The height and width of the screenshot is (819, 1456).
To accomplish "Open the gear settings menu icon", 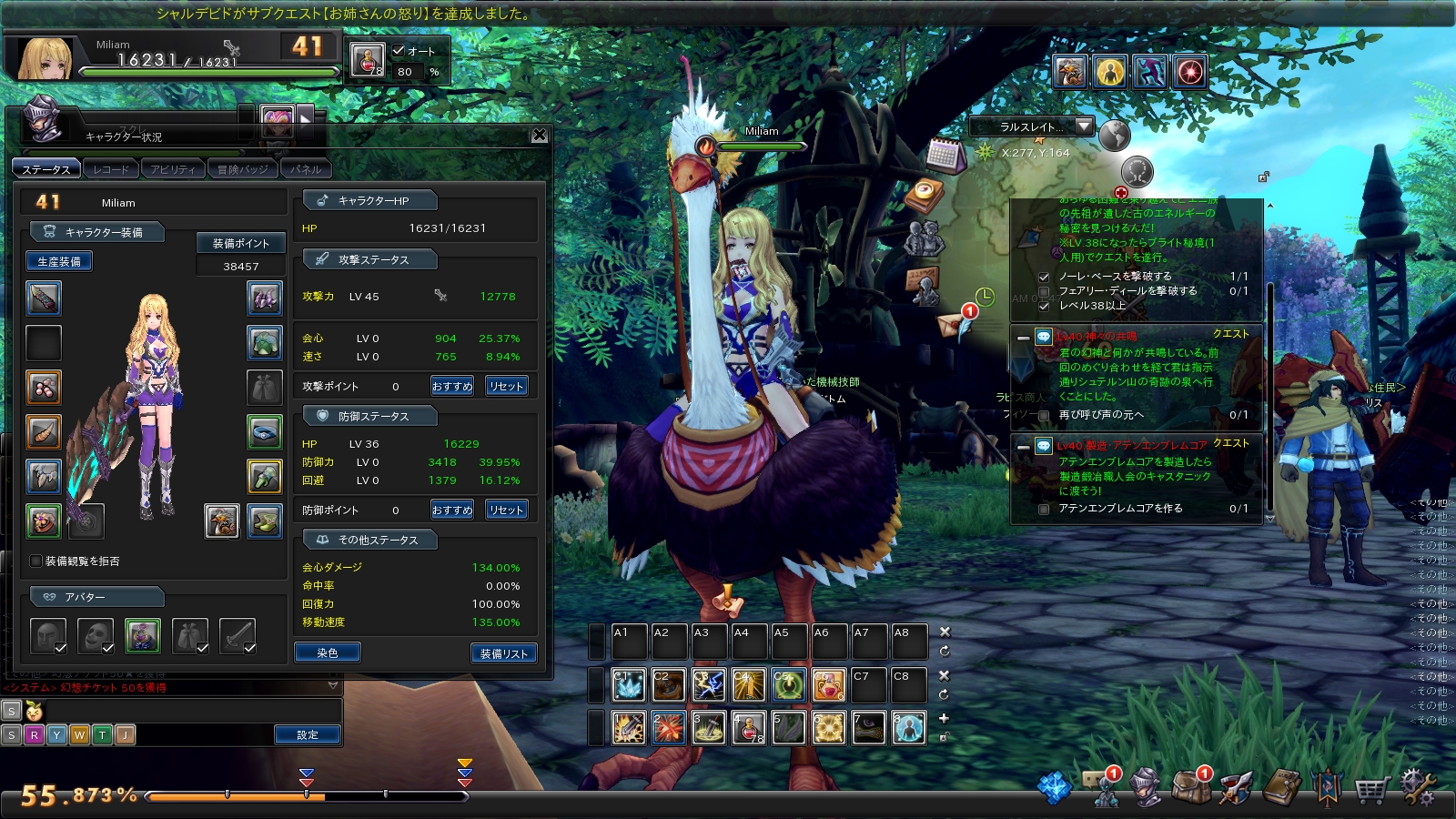I will tap(1416, 787).
